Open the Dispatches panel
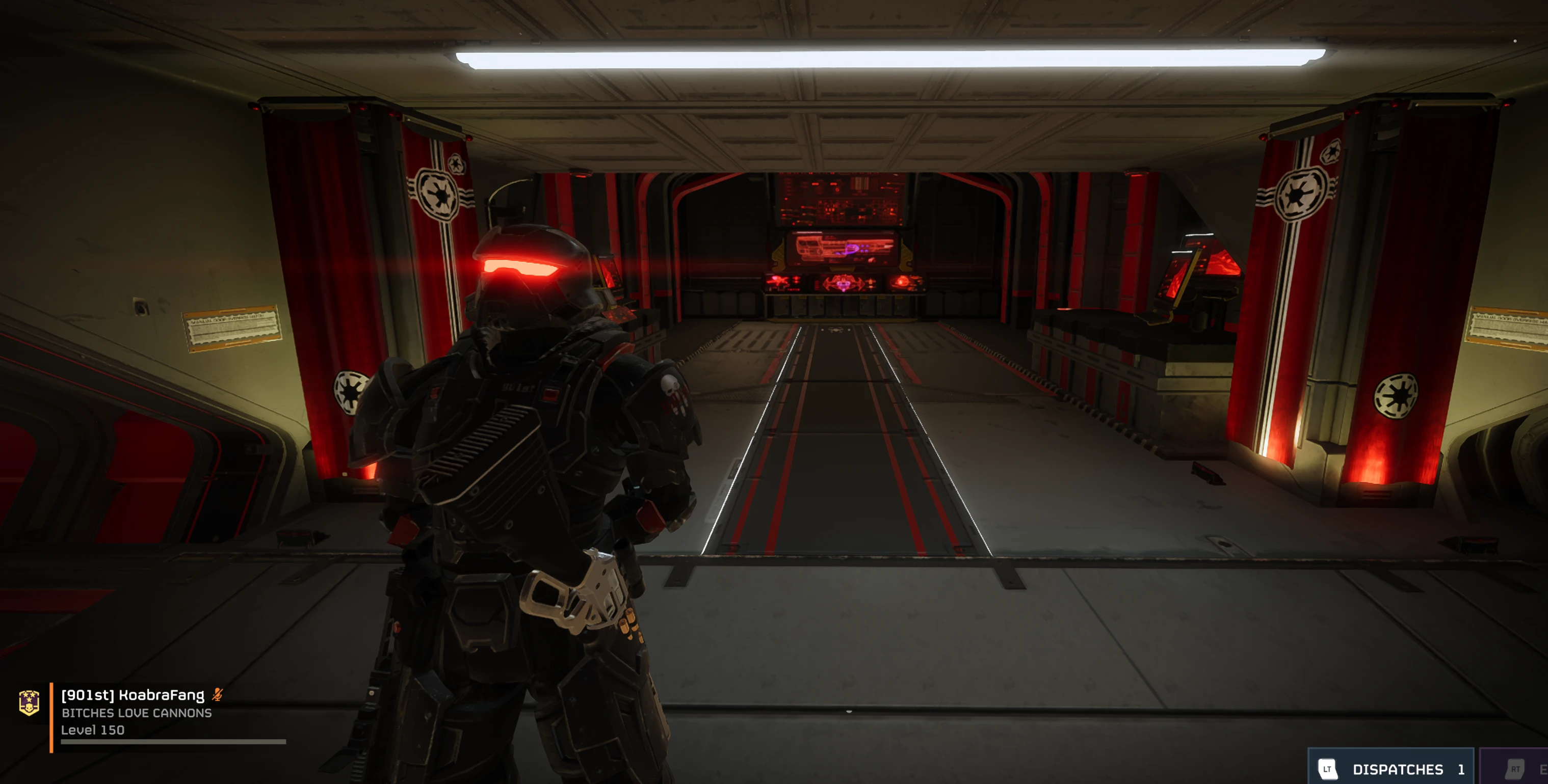 coord(1390,768)
